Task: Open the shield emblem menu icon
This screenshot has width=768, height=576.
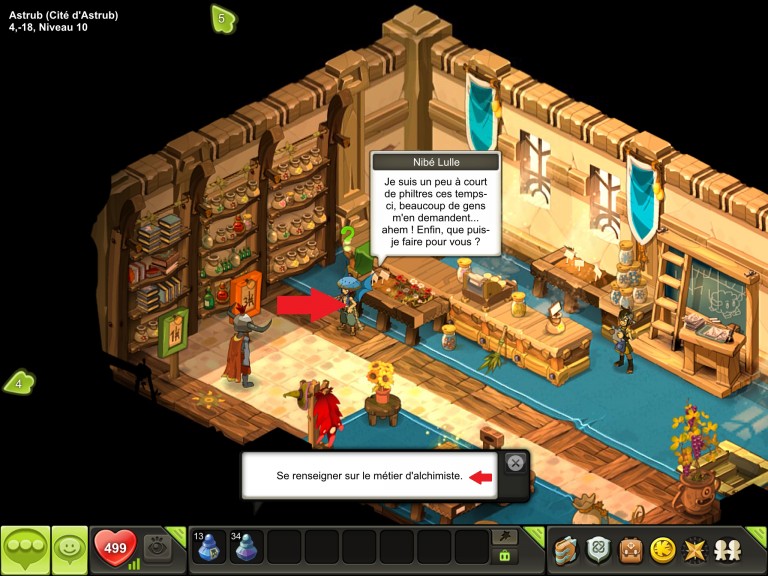Action: point(599,549)
